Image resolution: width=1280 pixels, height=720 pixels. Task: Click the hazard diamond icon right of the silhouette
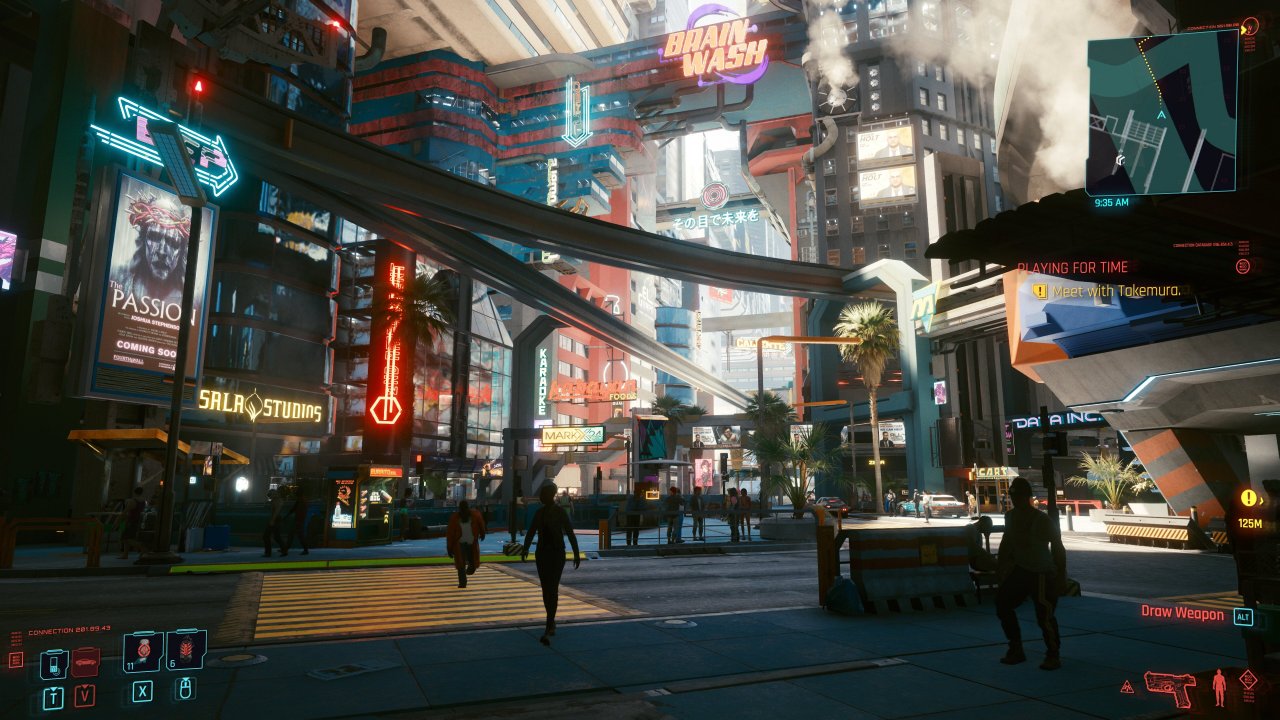click(1248, 679)
